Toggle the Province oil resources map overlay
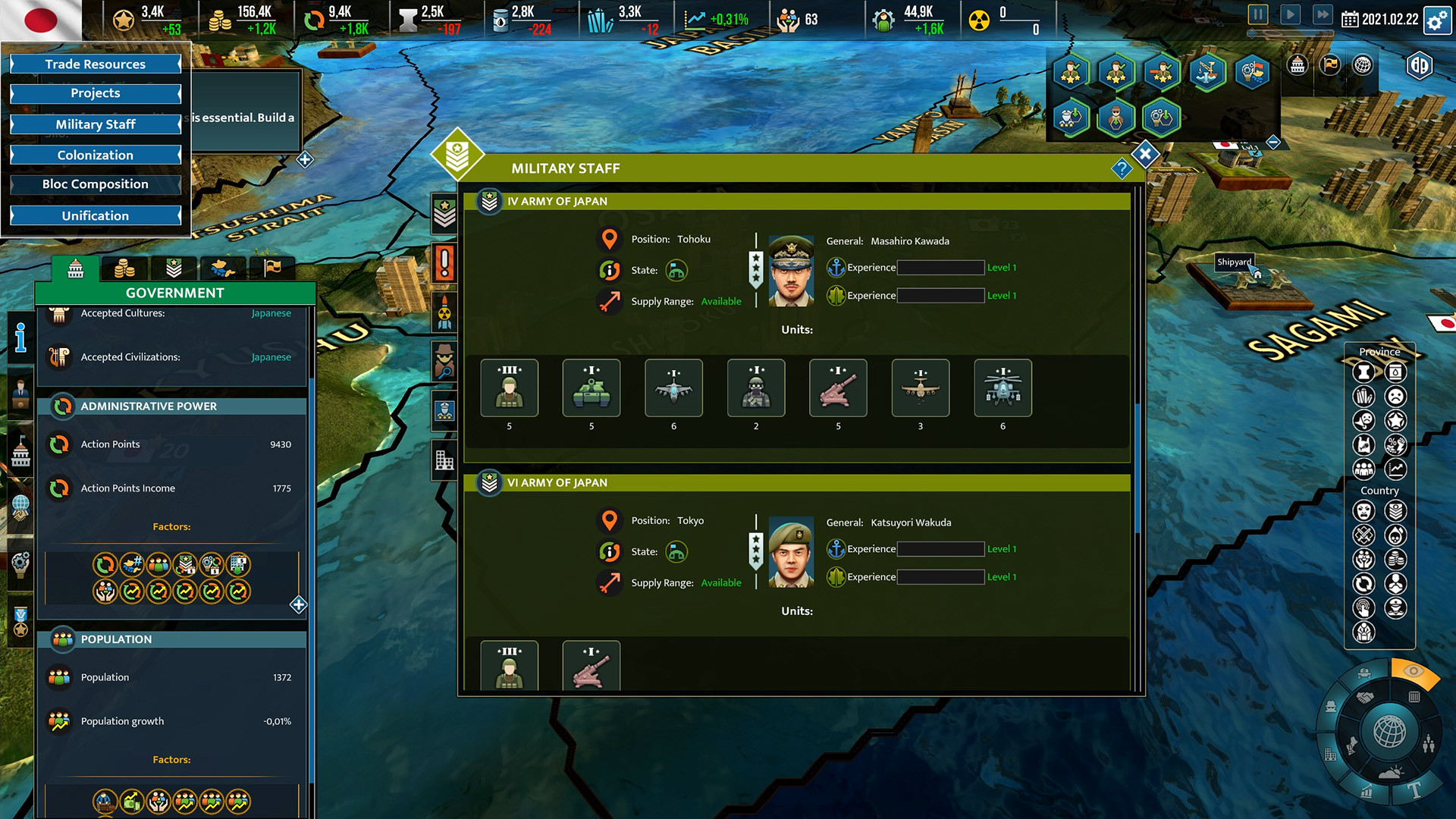The width and height of the screenshot is (1456, 819). tap(1395, 372)
